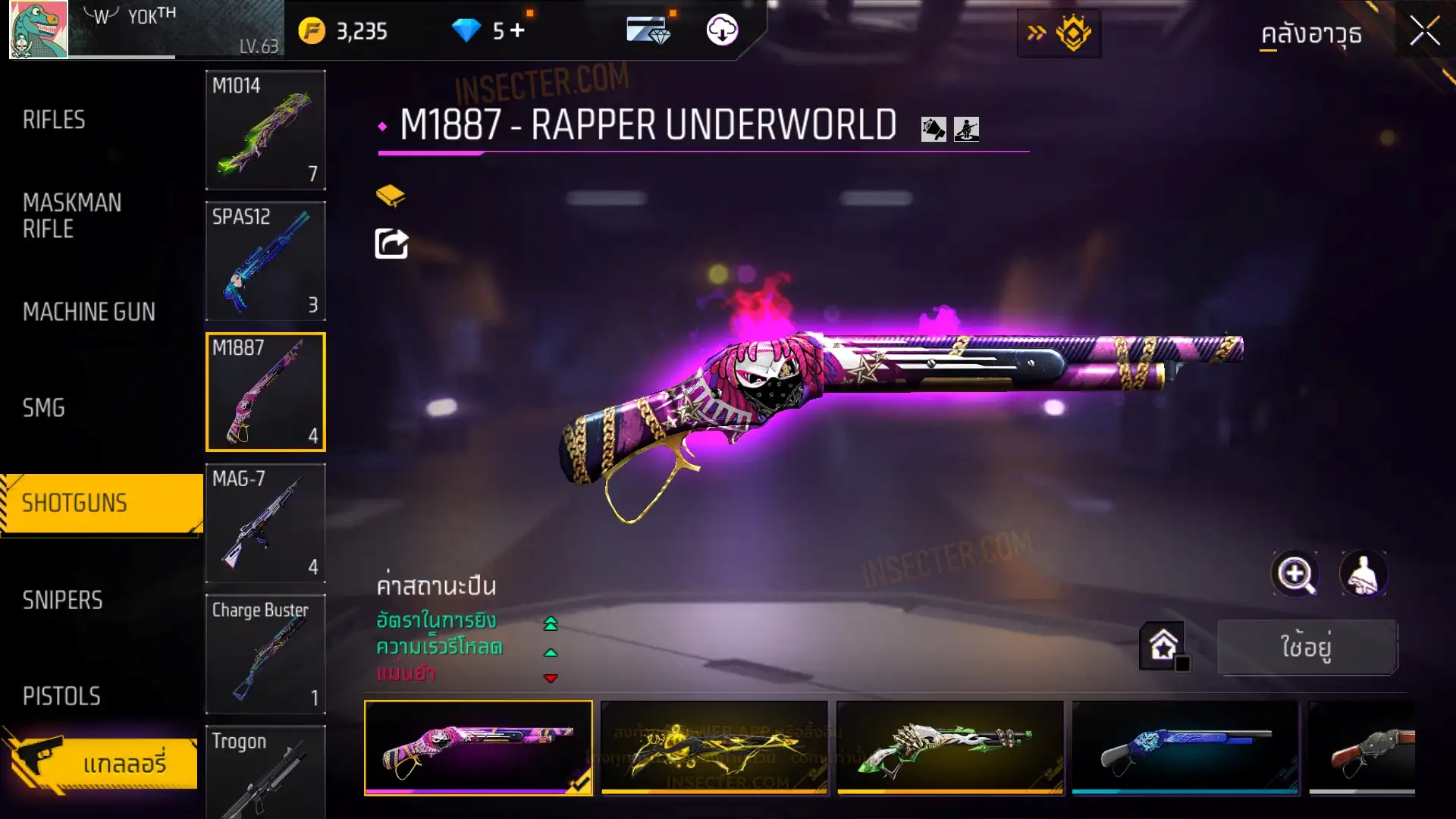Viewport: 1456px width, 819px height.
Task: Click the cloud download icon
Action: point(722,30)
